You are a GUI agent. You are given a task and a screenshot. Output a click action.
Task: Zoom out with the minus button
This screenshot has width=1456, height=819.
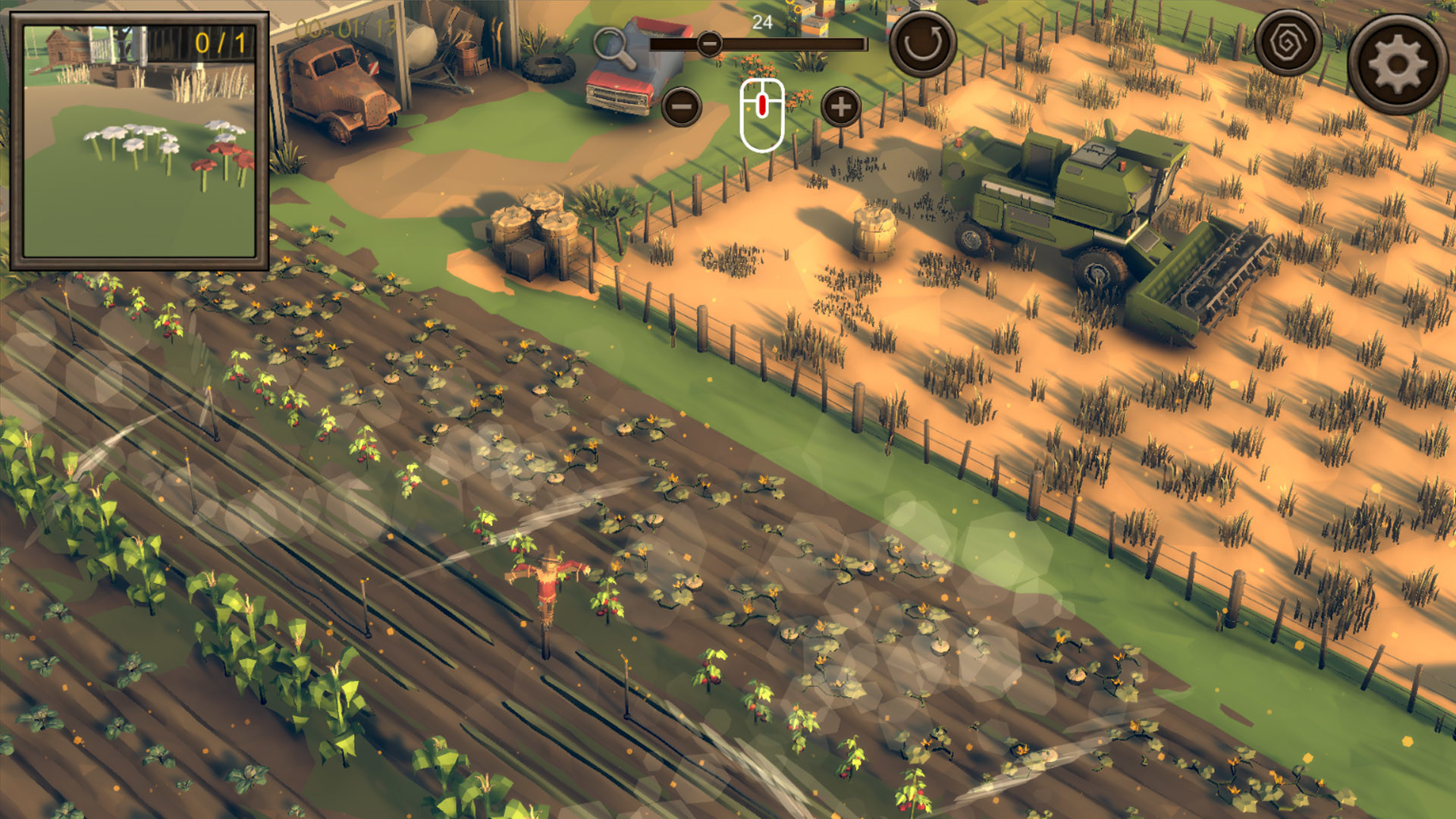coord(681,108)
